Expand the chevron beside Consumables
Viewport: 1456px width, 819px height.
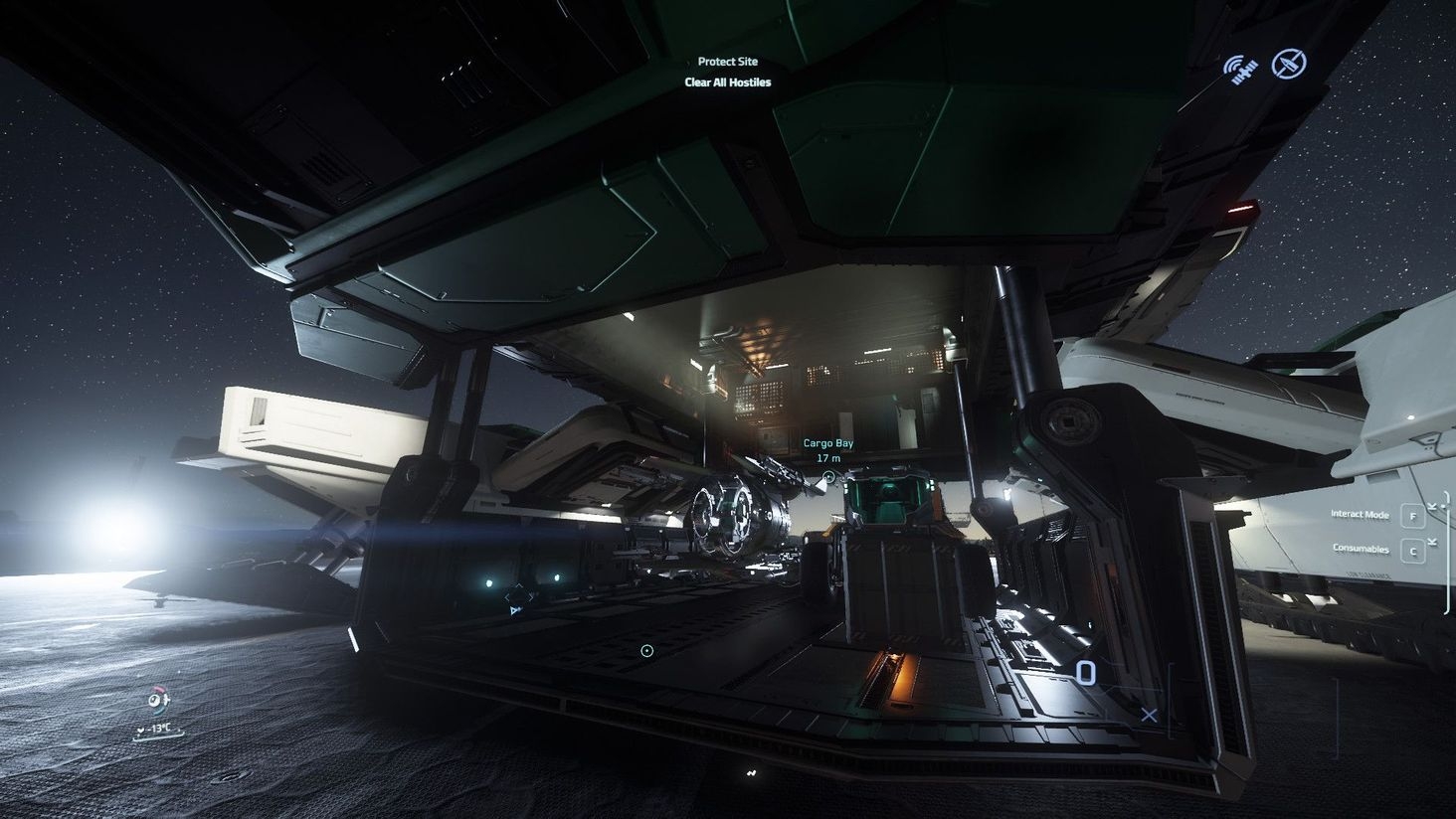coord(1432,542)
